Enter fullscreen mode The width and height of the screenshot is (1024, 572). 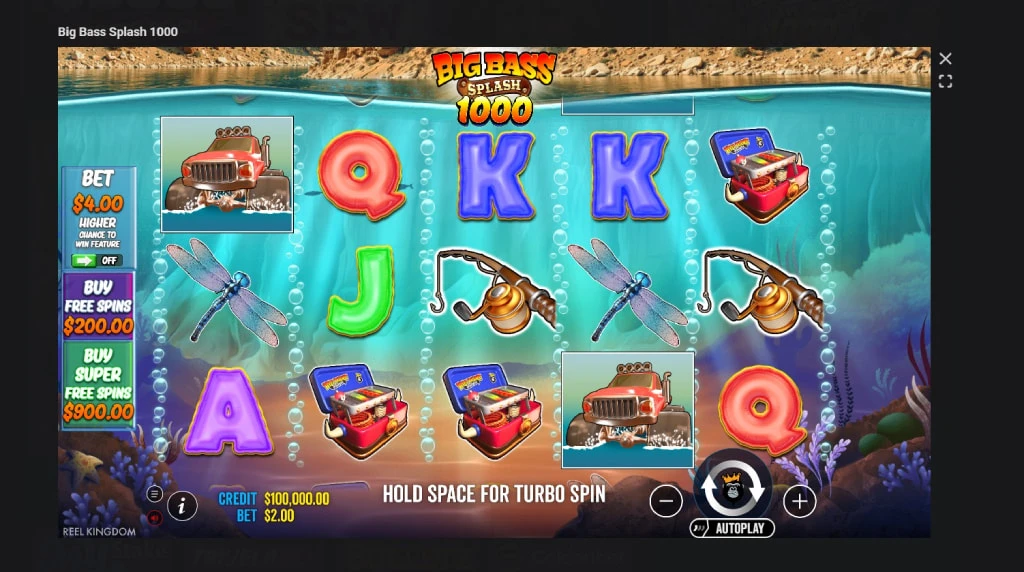[x=945, y=81]
